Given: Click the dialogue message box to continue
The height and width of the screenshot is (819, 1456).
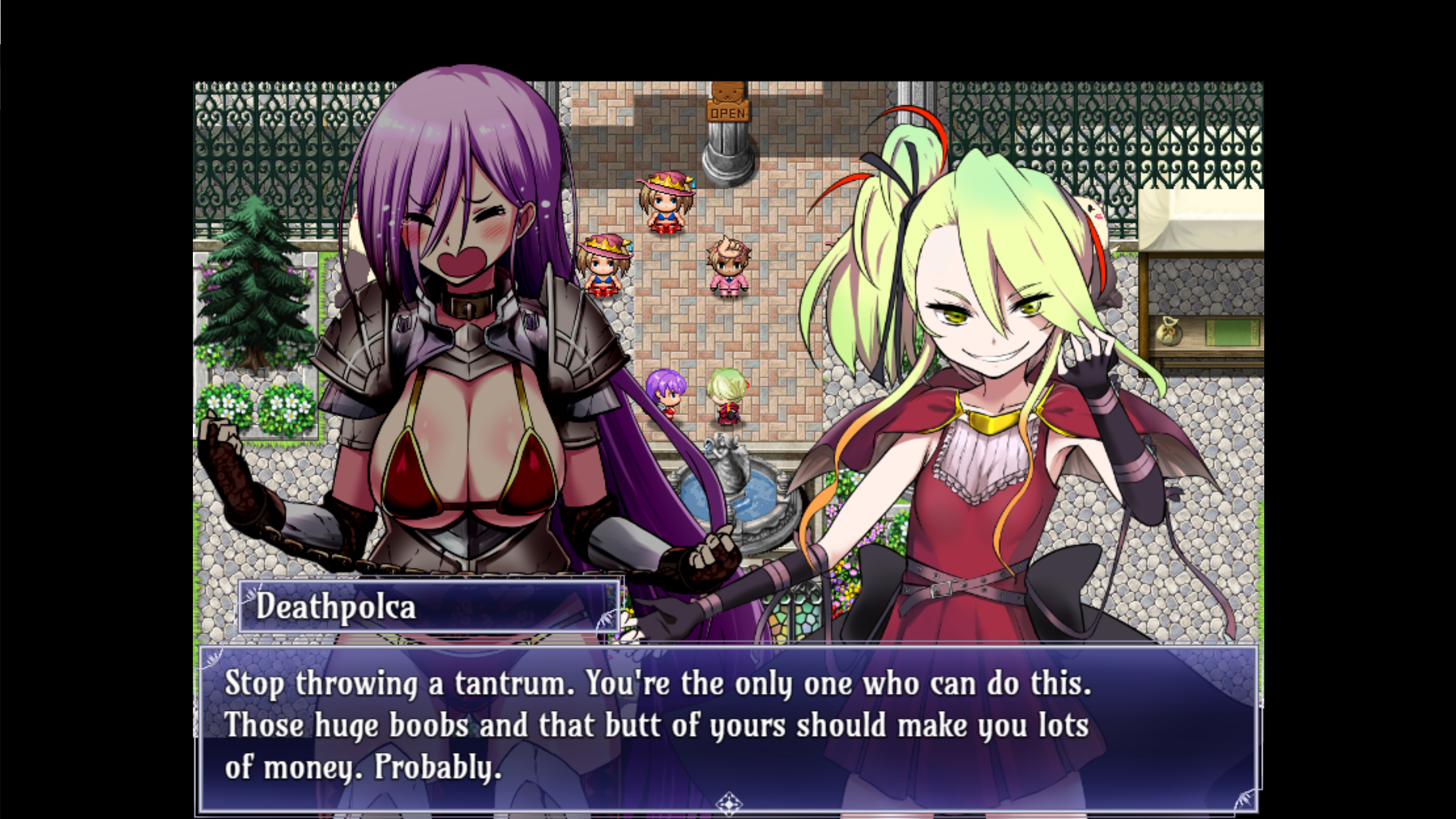Looking at the screenshot, I should pyautogui.click(x=727, y=727).
